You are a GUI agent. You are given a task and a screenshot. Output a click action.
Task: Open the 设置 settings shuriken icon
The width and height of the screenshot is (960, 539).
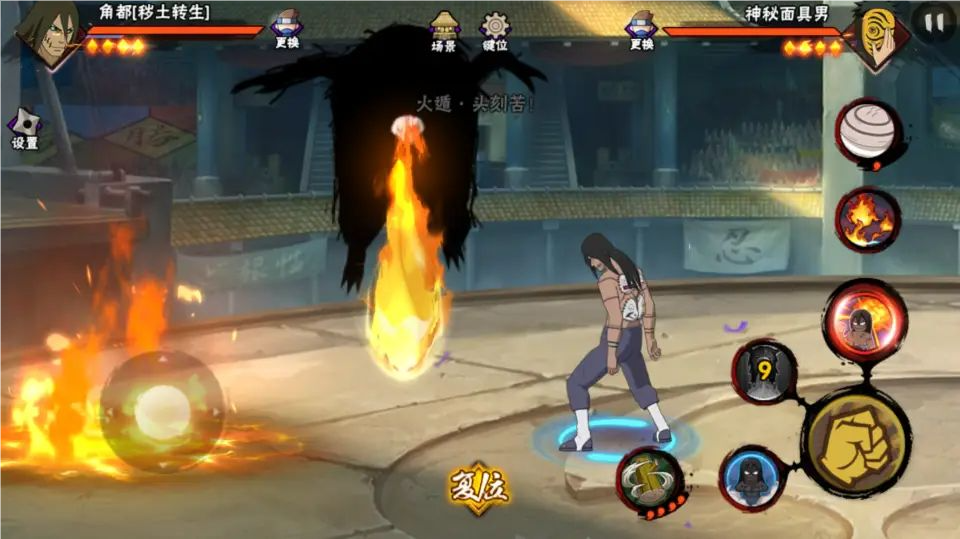(x=25, y=127)
